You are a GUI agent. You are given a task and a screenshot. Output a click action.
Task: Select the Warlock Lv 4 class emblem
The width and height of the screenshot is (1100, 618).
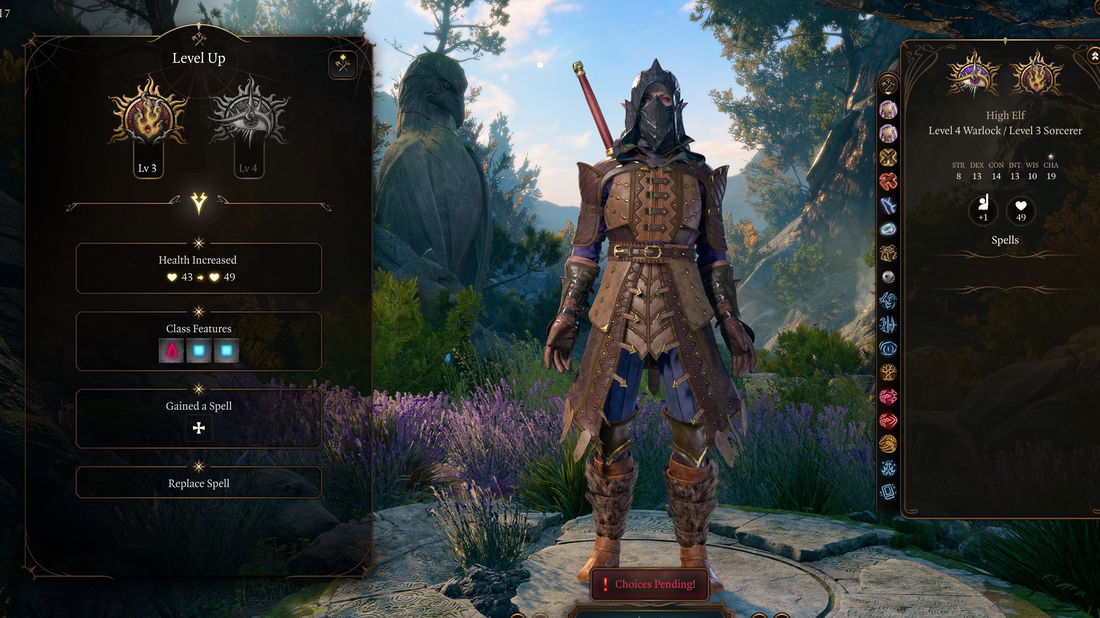click(249, 118)
